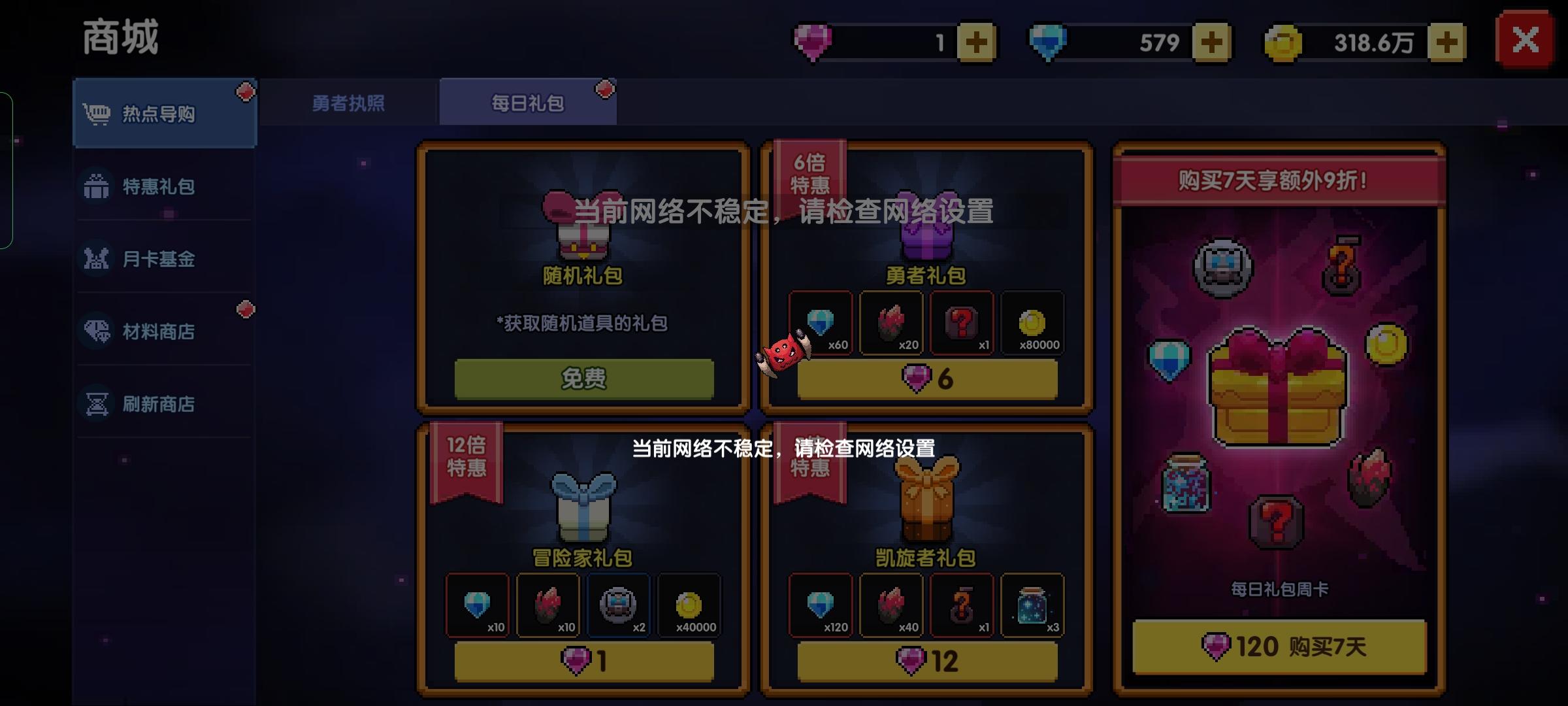Select the 热点导购 shopping cart icon
The image size is (1568, 706).
click(97, 111)
